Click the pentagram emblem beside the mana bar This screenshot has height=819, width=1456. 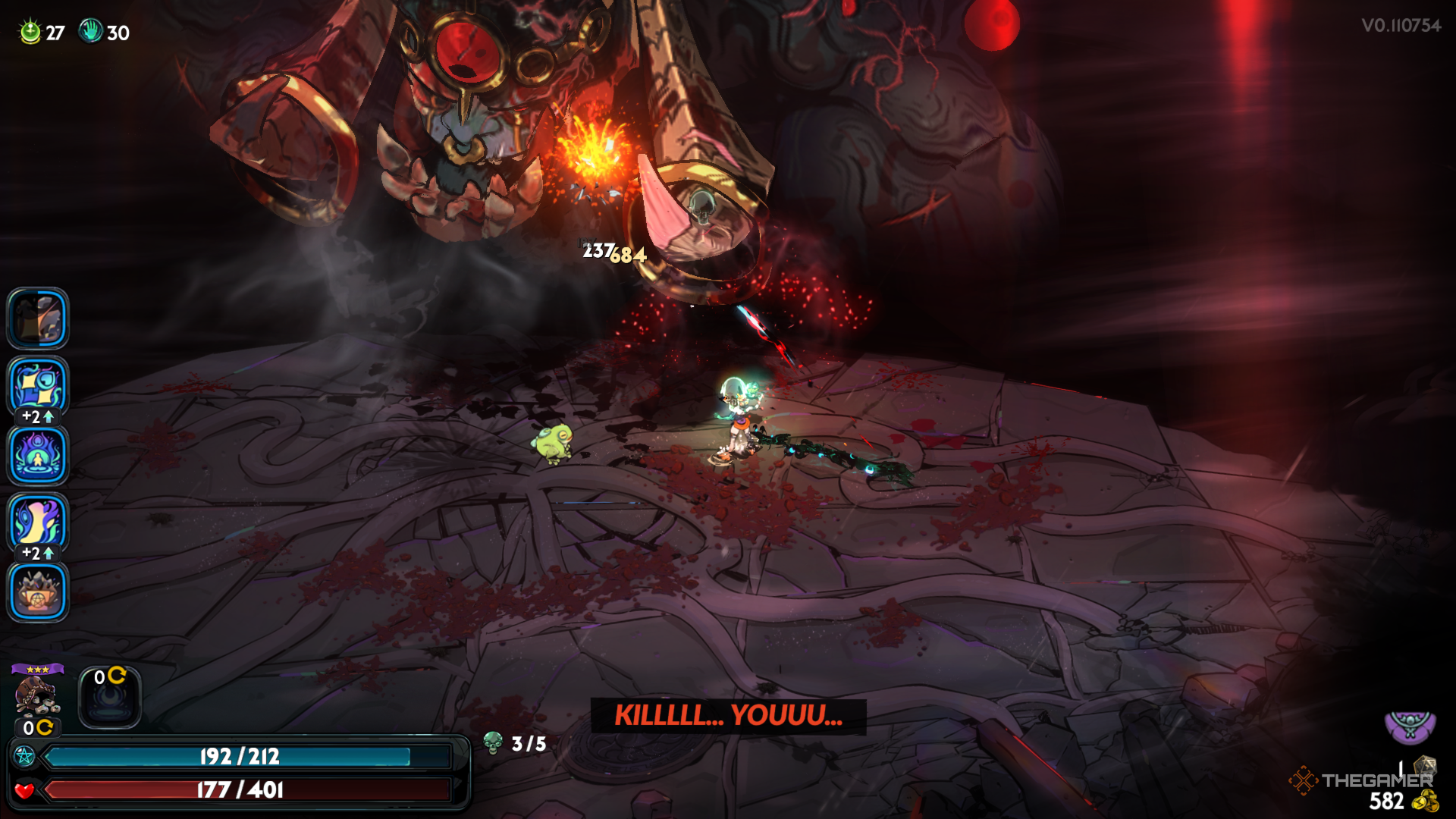[24, 755]
